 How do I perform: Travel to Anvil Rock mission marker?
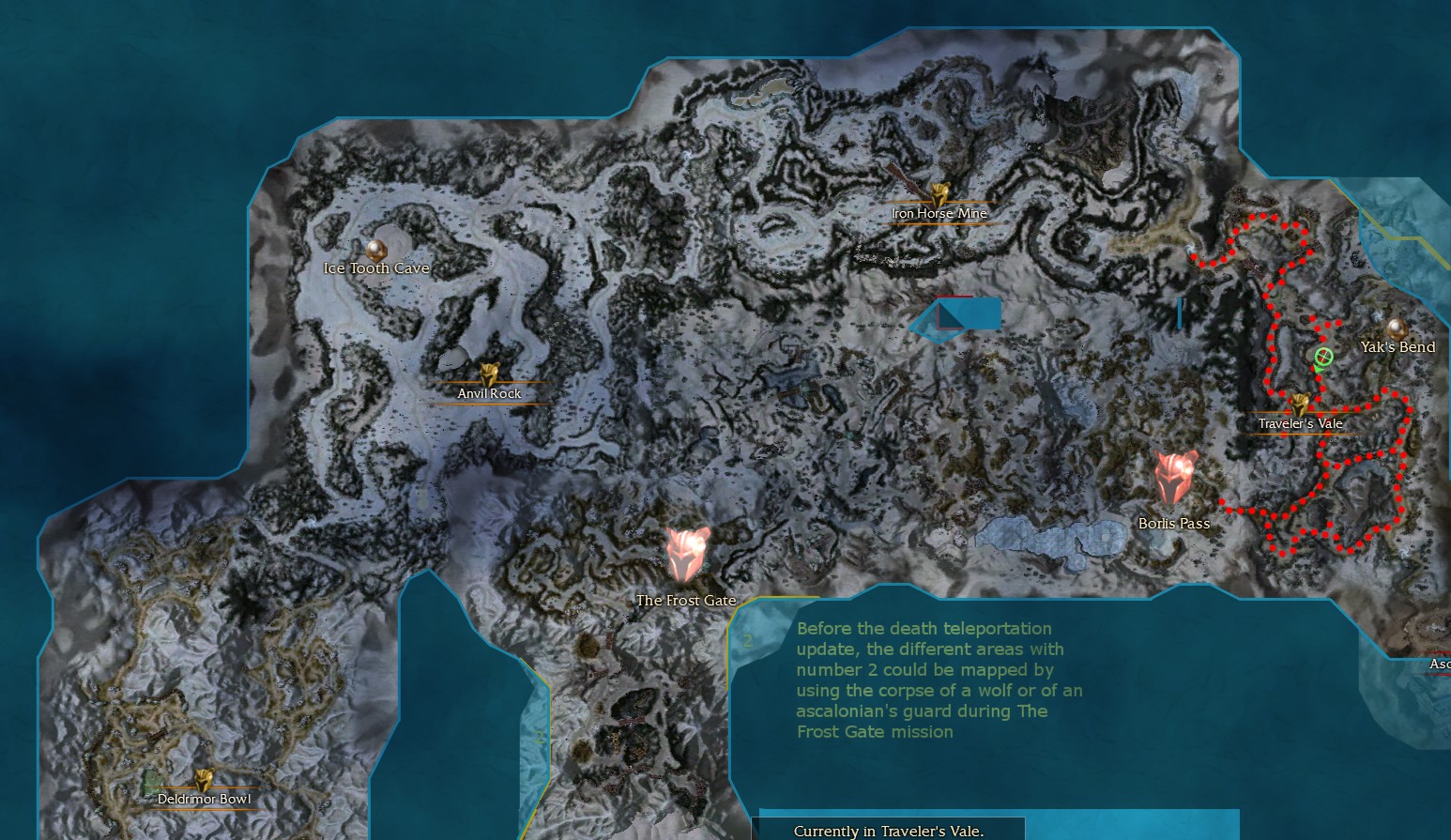pyautogui.click(x=488, y=376)
